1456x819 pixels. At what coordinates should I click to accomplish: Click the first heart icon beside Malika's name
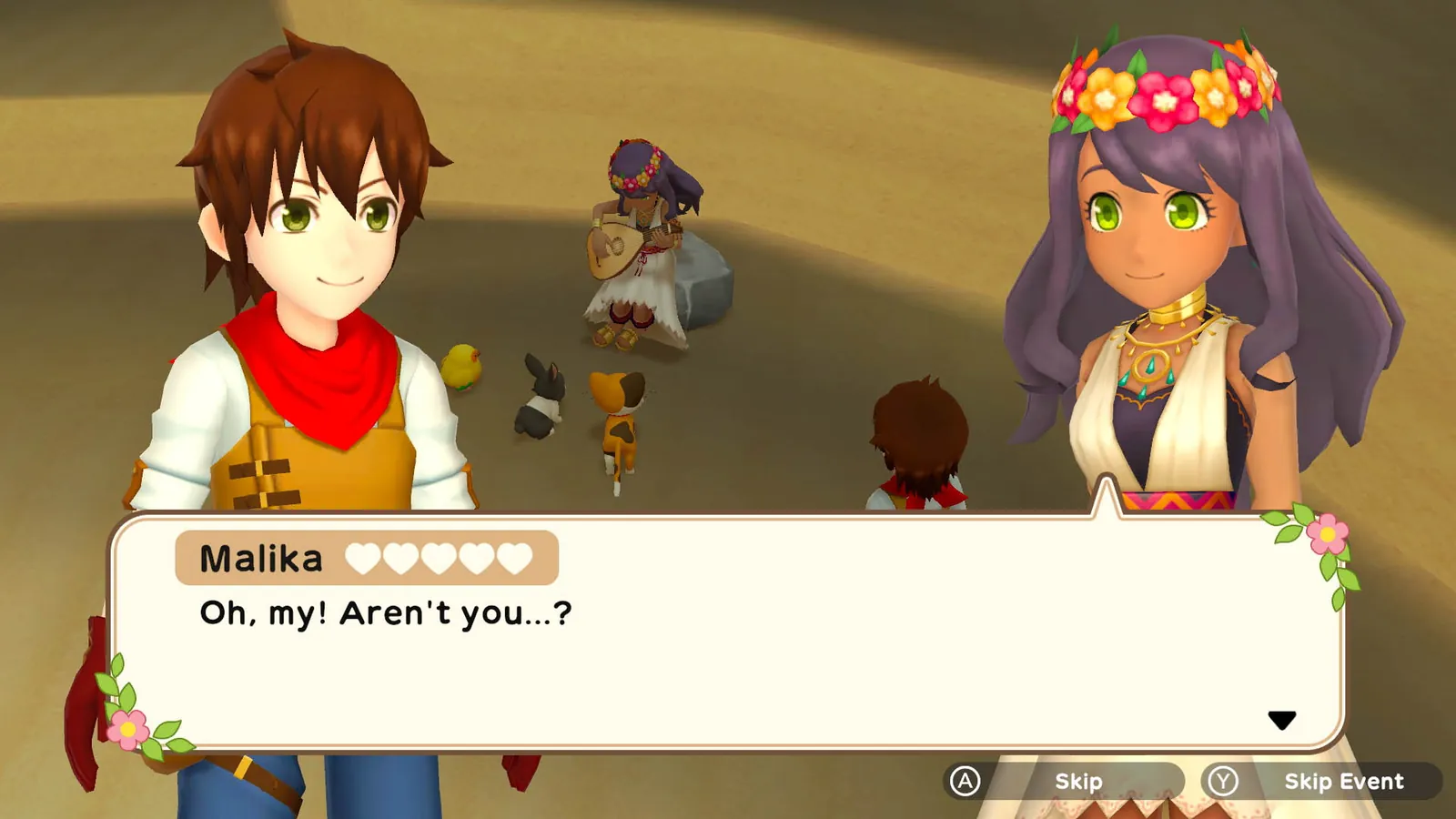[x=364, y=557]
